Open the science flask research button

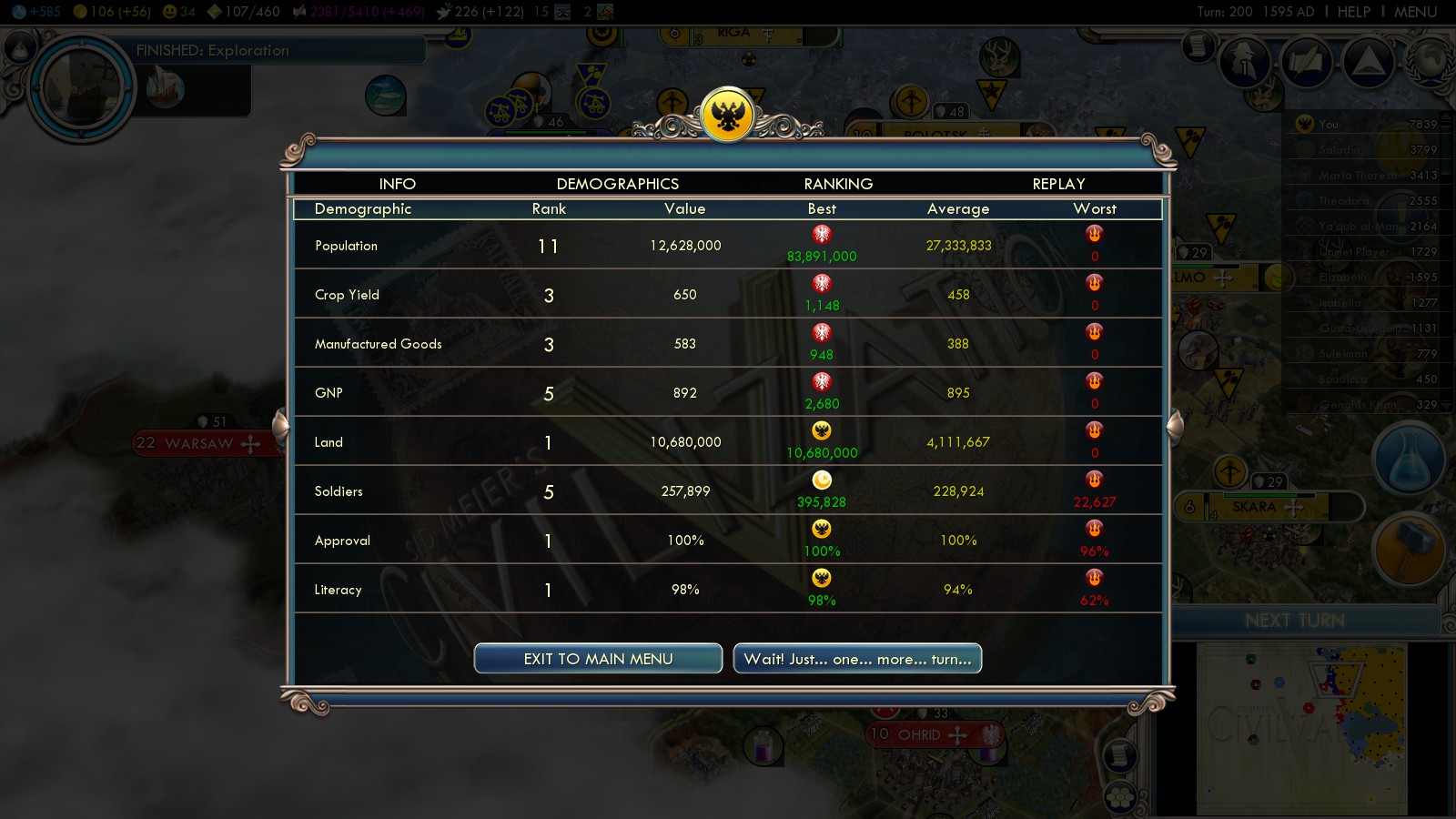coord(1409,460)
